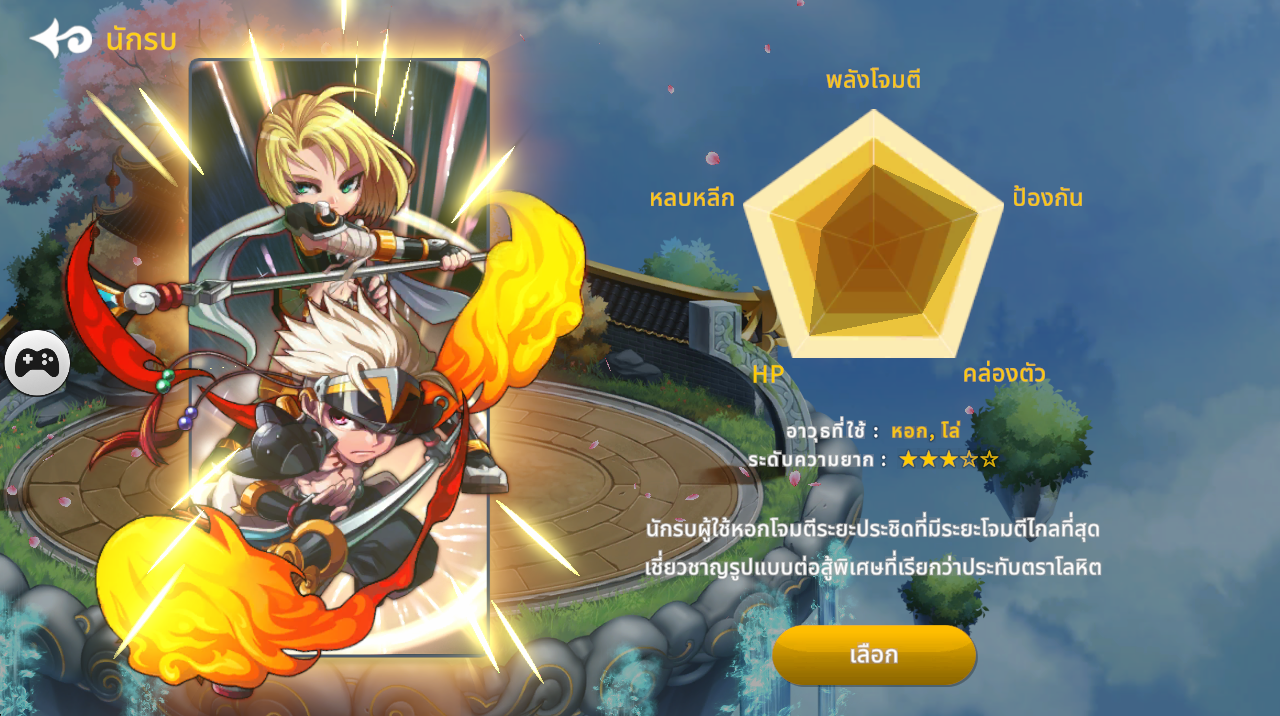Go back using the arrow icon
1280x716 pixels.
[x=62, y=39]
